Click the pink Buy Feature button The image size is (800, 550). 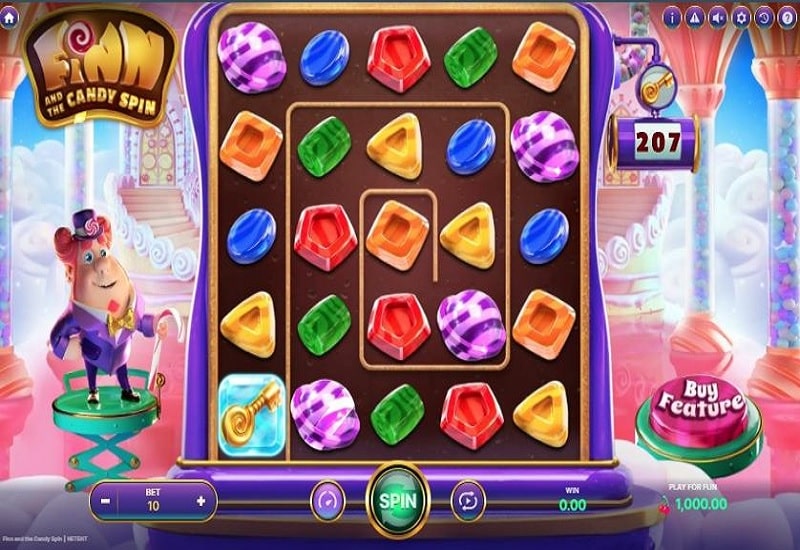pos(701,406)
